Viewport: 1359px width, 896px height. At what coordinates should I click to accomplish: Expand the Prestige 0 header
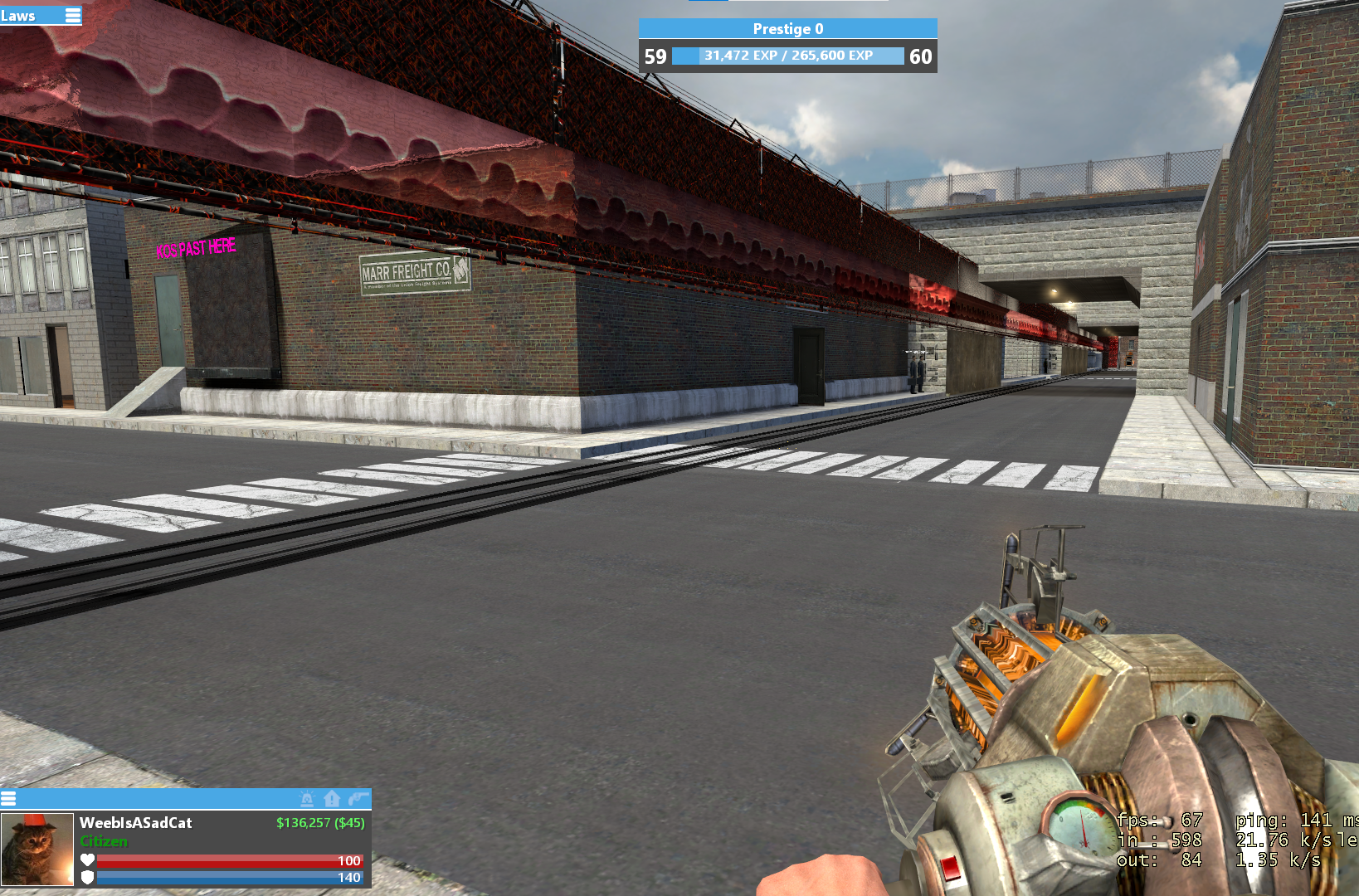tap(787, 28)
